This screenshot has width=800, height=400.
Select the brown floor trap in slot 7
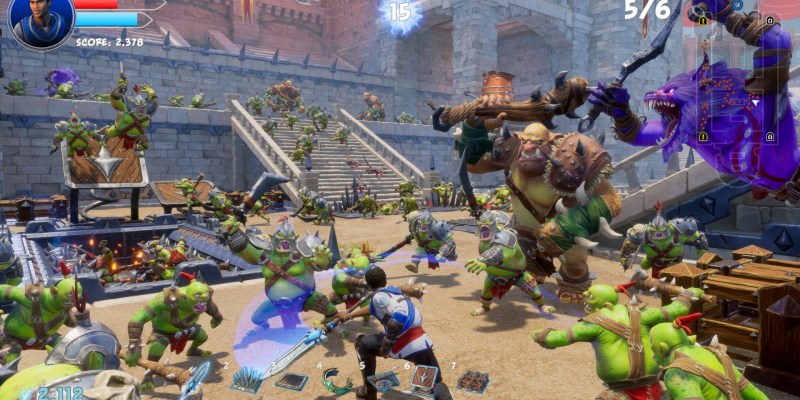pyautogui.click(x=472, y=381)
